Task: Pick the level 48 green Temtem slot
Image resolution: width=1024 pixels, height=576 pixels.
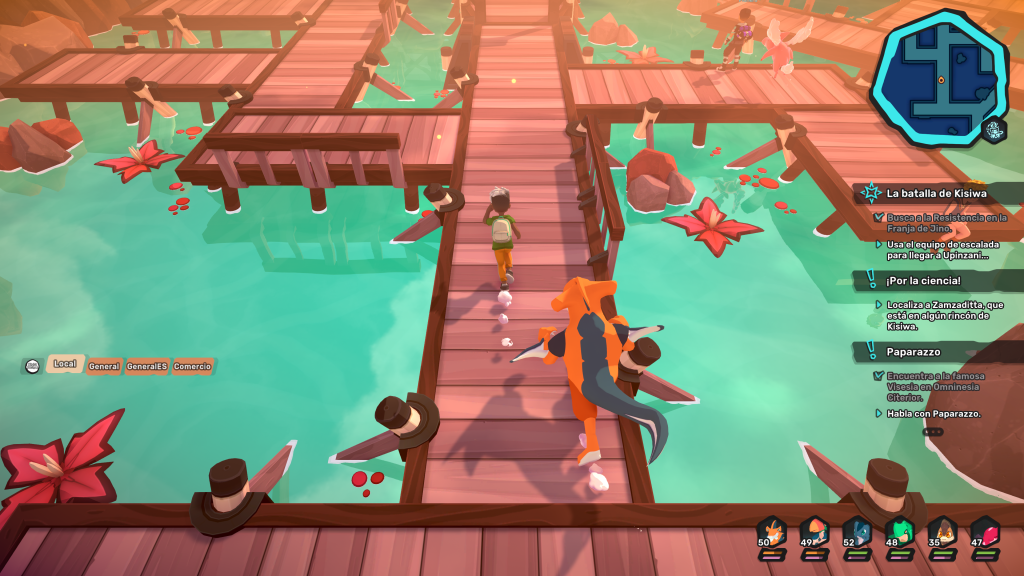Action: [x=900, y=533]
